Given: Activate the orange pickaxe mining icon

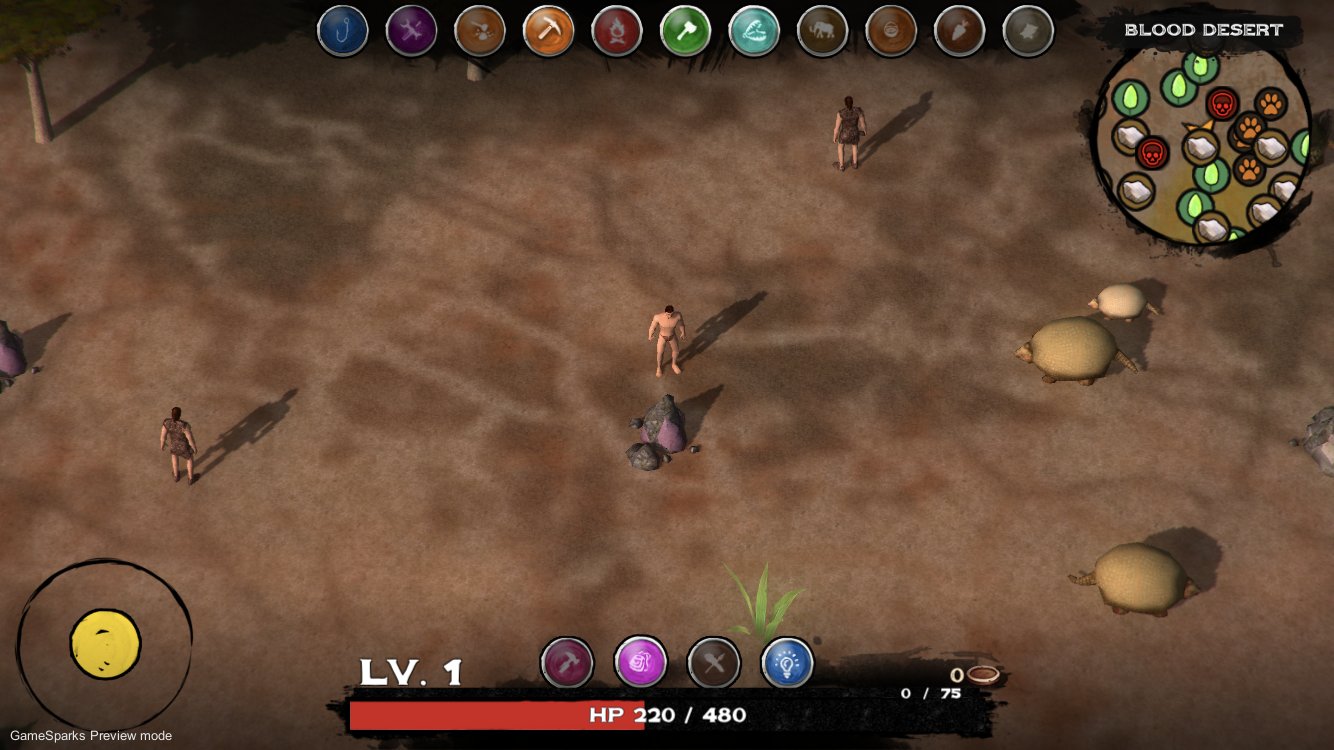Looking at the screenshot, I should point(548,31).
